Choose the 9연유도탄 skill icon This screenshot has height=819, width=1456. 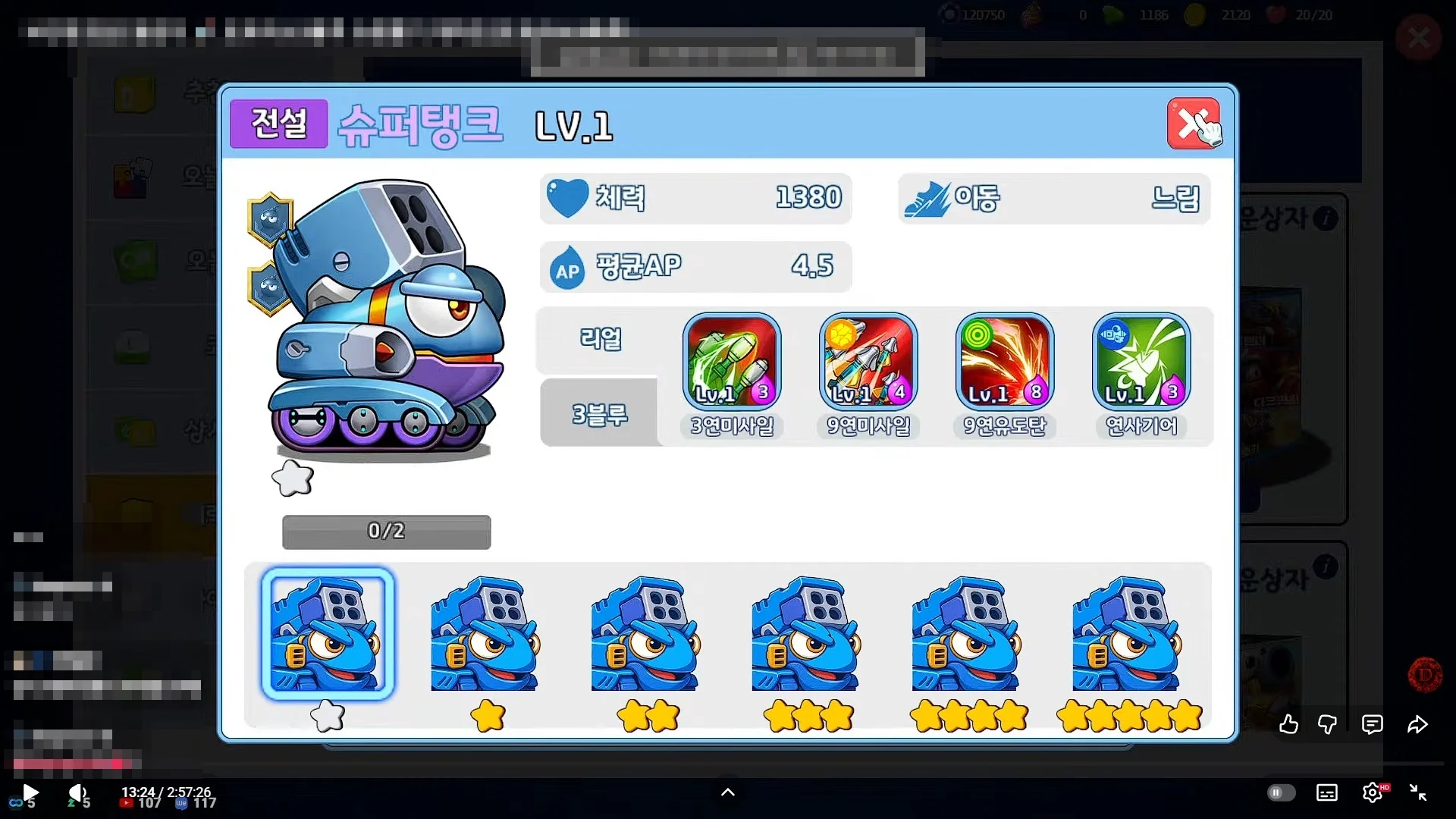coord(1005,362)
